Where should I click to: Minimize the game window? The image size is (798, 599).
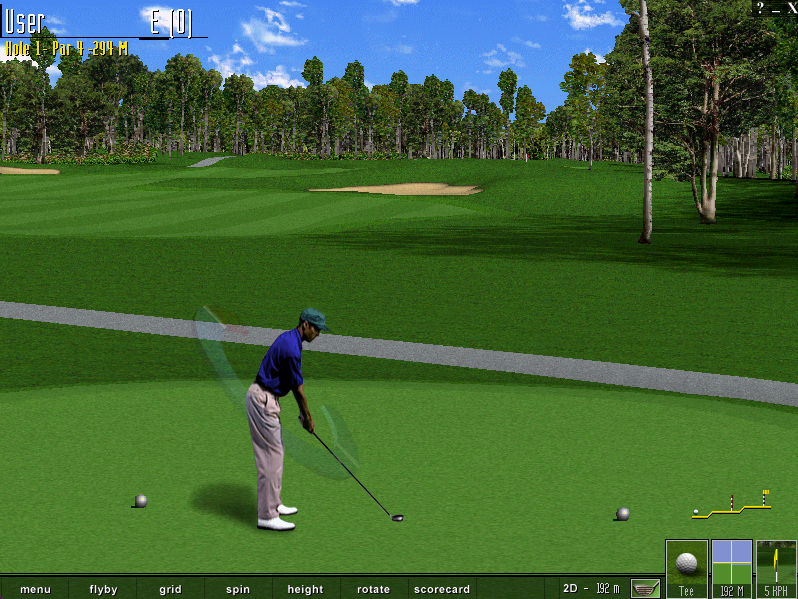[x=776, y=7]
